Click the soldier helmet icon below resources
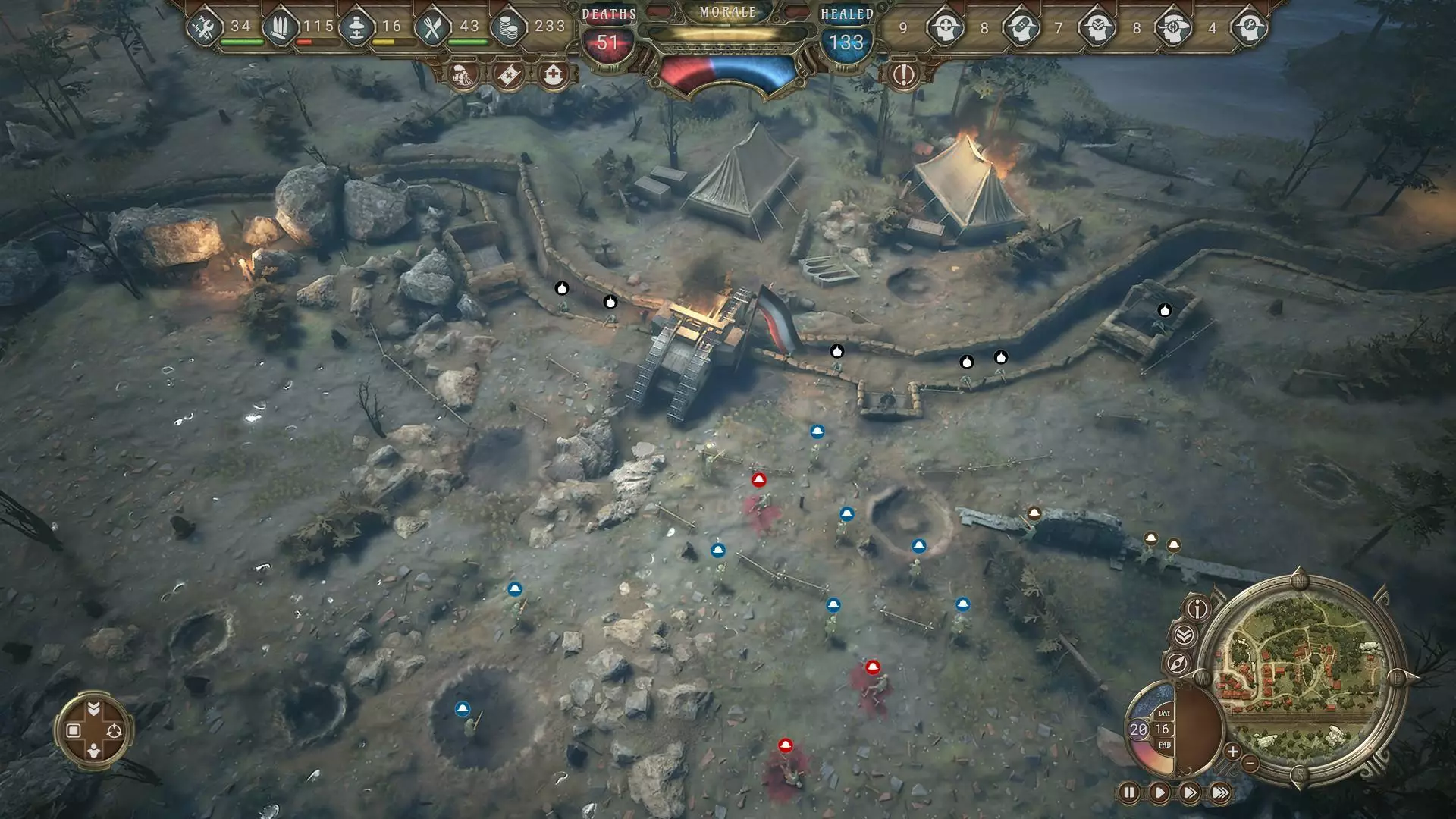This screenshot has height=819, width=1456. click(463, 75)
